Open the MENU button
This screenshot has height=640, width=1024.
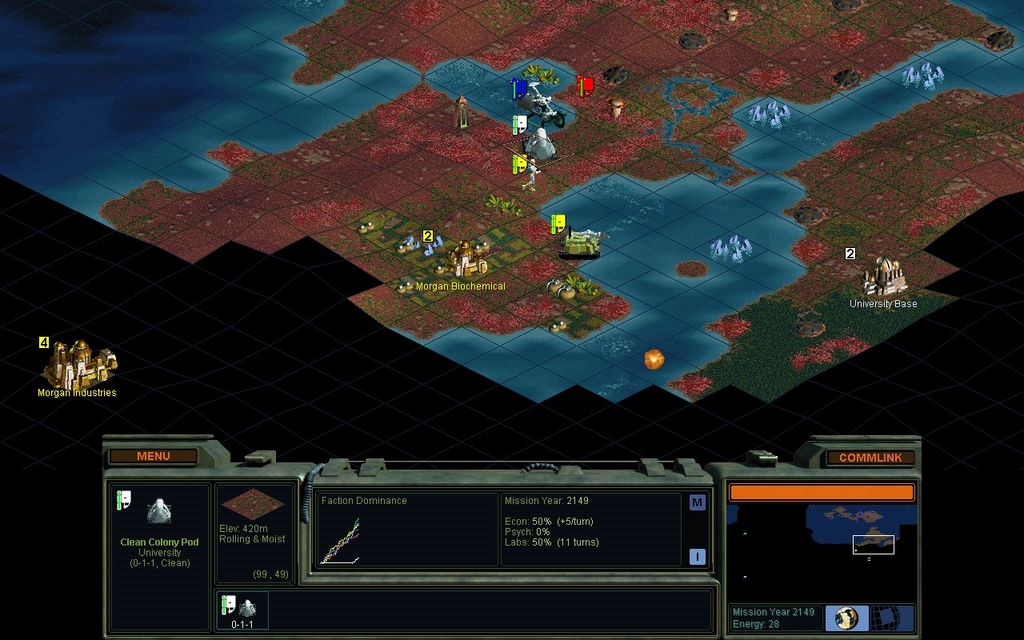153,456
